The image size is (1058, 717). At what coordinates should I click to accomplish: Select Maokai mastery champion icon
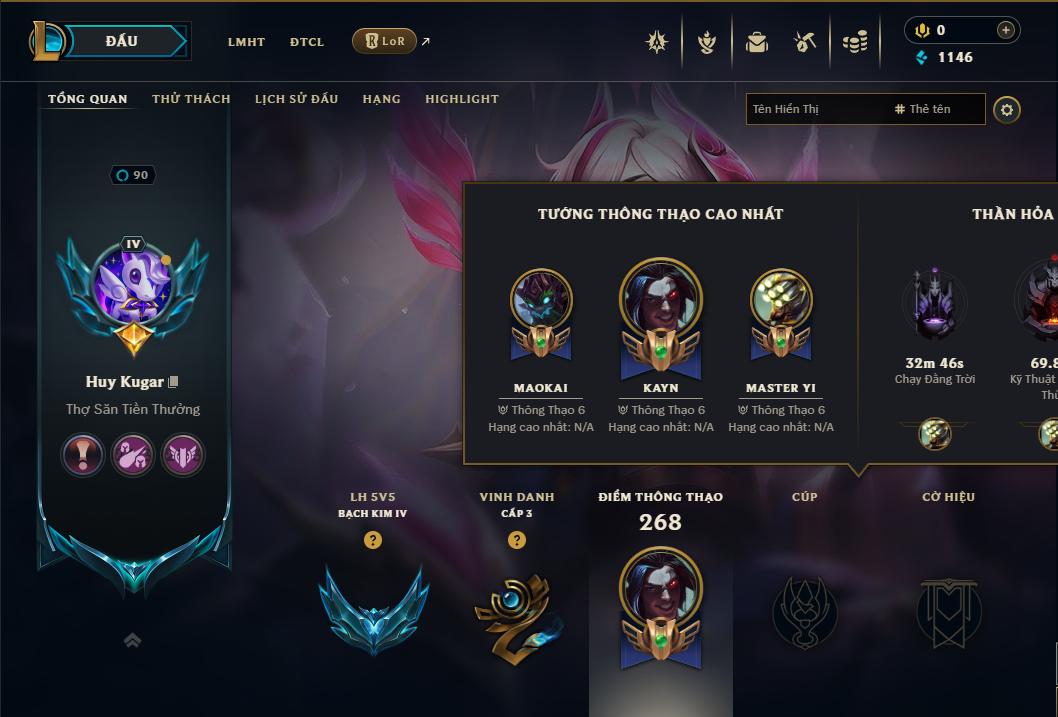pyautogui.click(x=541, y=300)
